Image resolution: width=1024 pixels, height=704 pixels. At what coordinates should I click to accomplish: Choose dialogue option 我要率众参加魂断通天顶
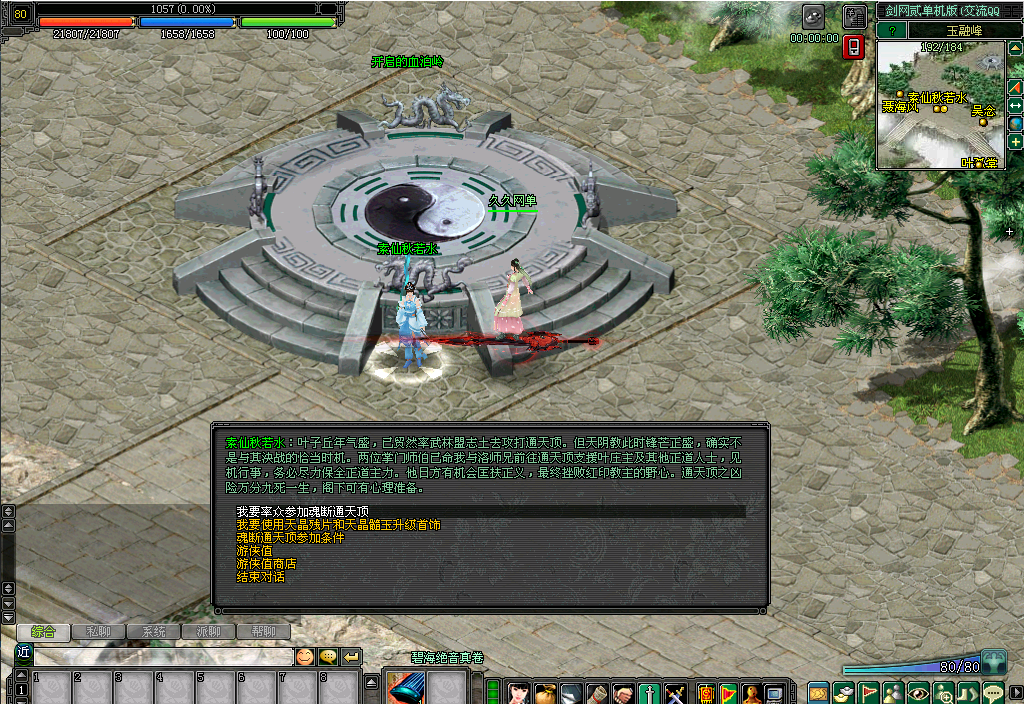click(303, 511)
